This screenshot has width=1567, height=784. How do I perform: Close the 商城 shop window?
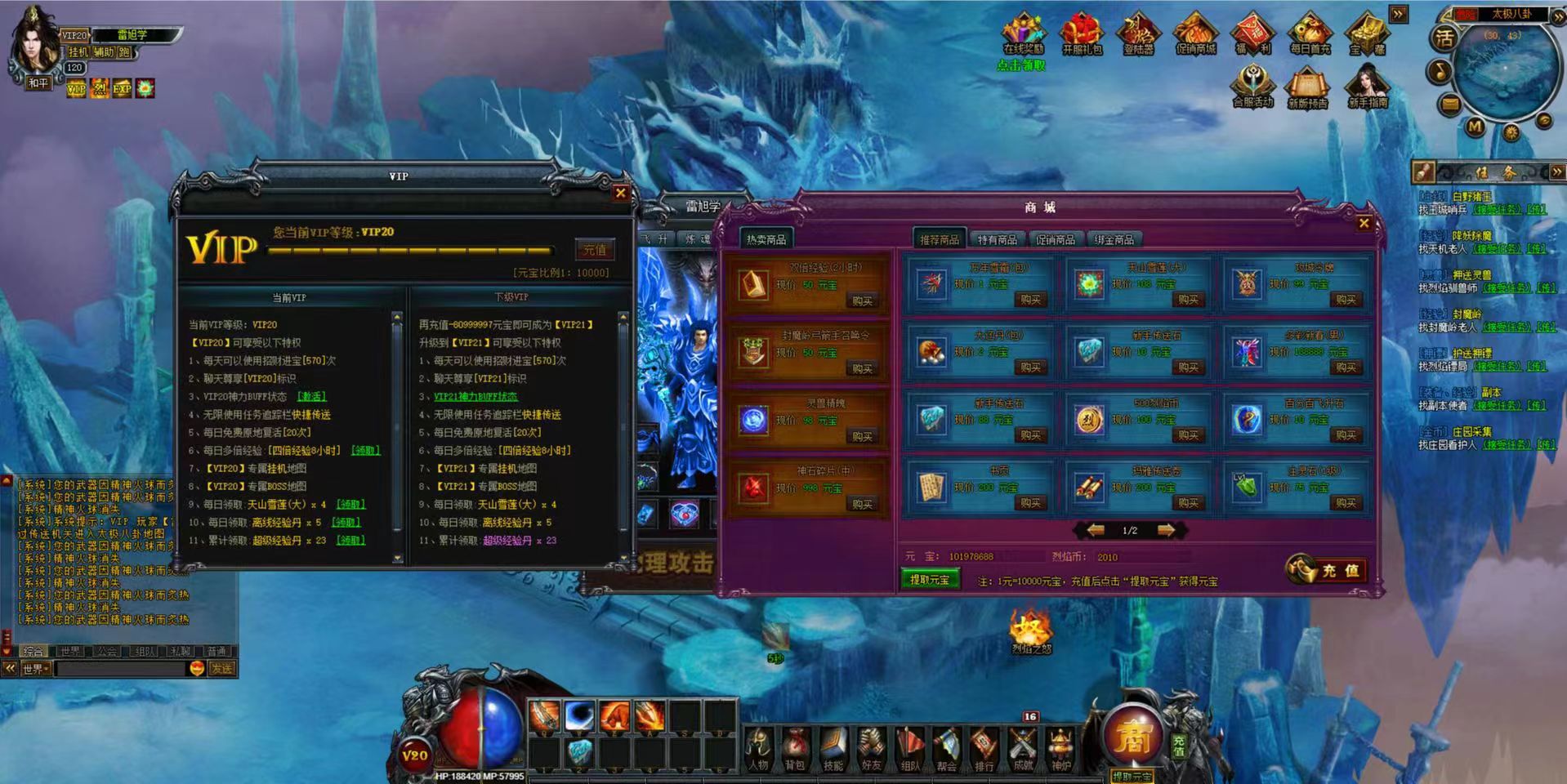[1364, 223]
